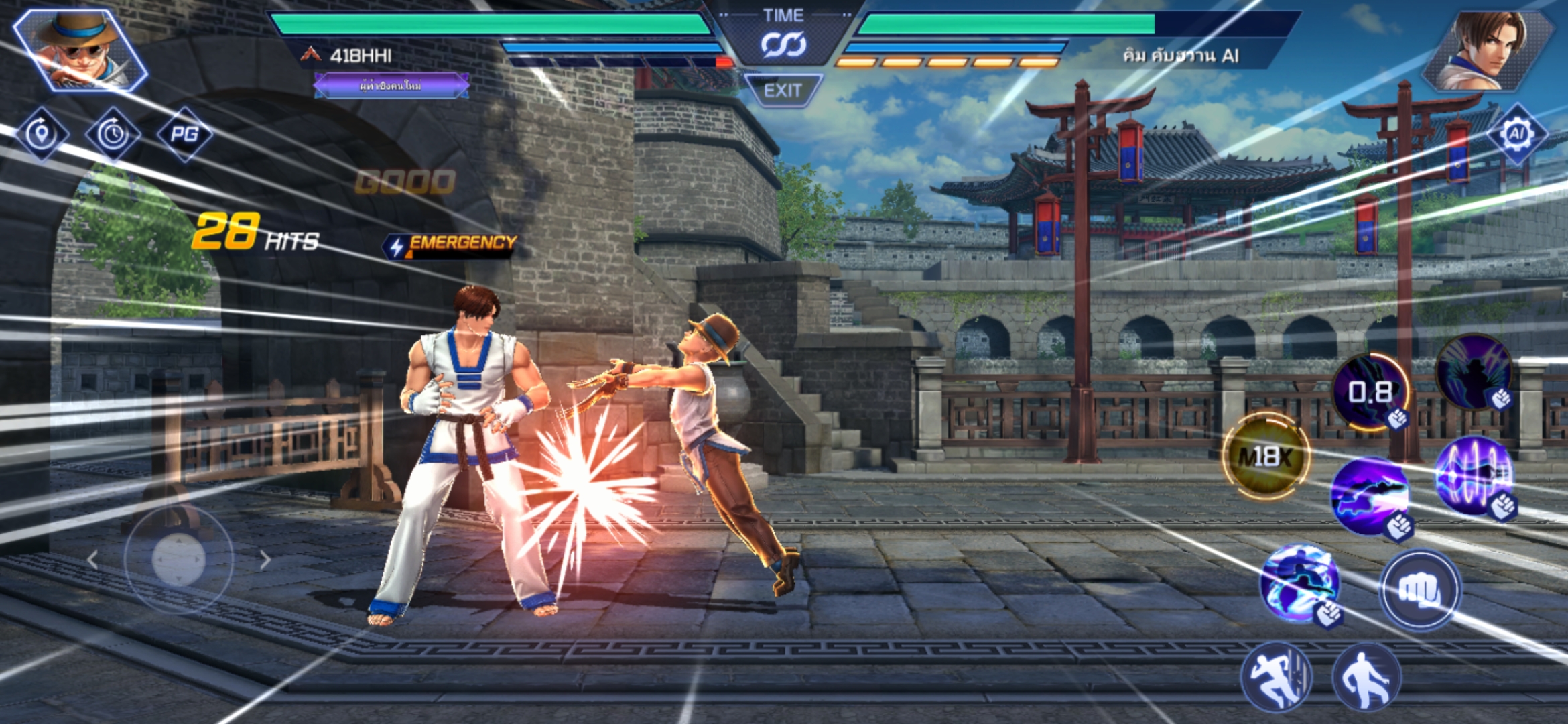Exit the match with the EXIT button
The width and height of the screenshot is (1568, 724).
point(783,90)
